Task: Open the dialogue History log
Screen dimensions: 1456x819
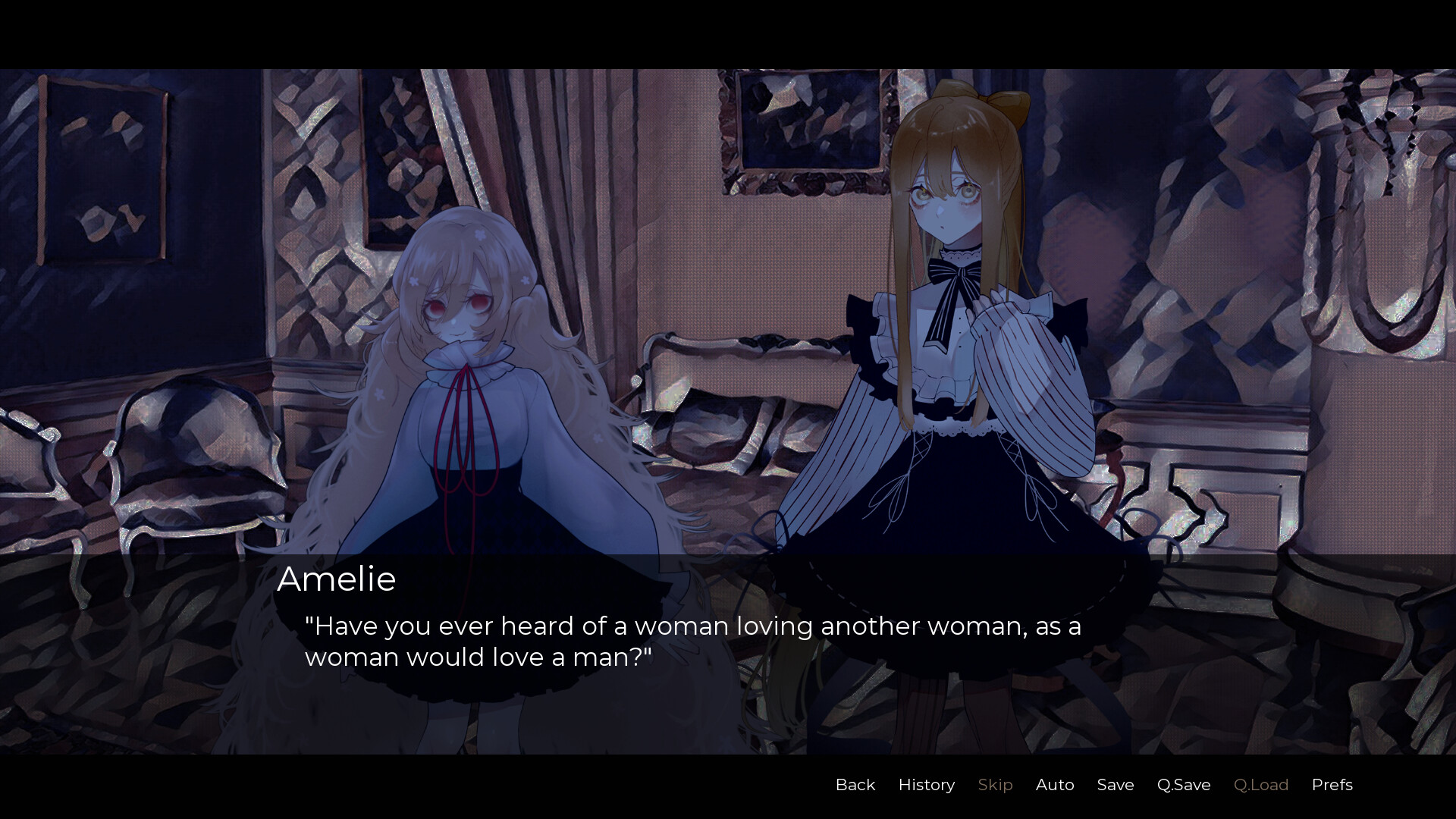Action: pyautogui.click(x=926, y=785)
